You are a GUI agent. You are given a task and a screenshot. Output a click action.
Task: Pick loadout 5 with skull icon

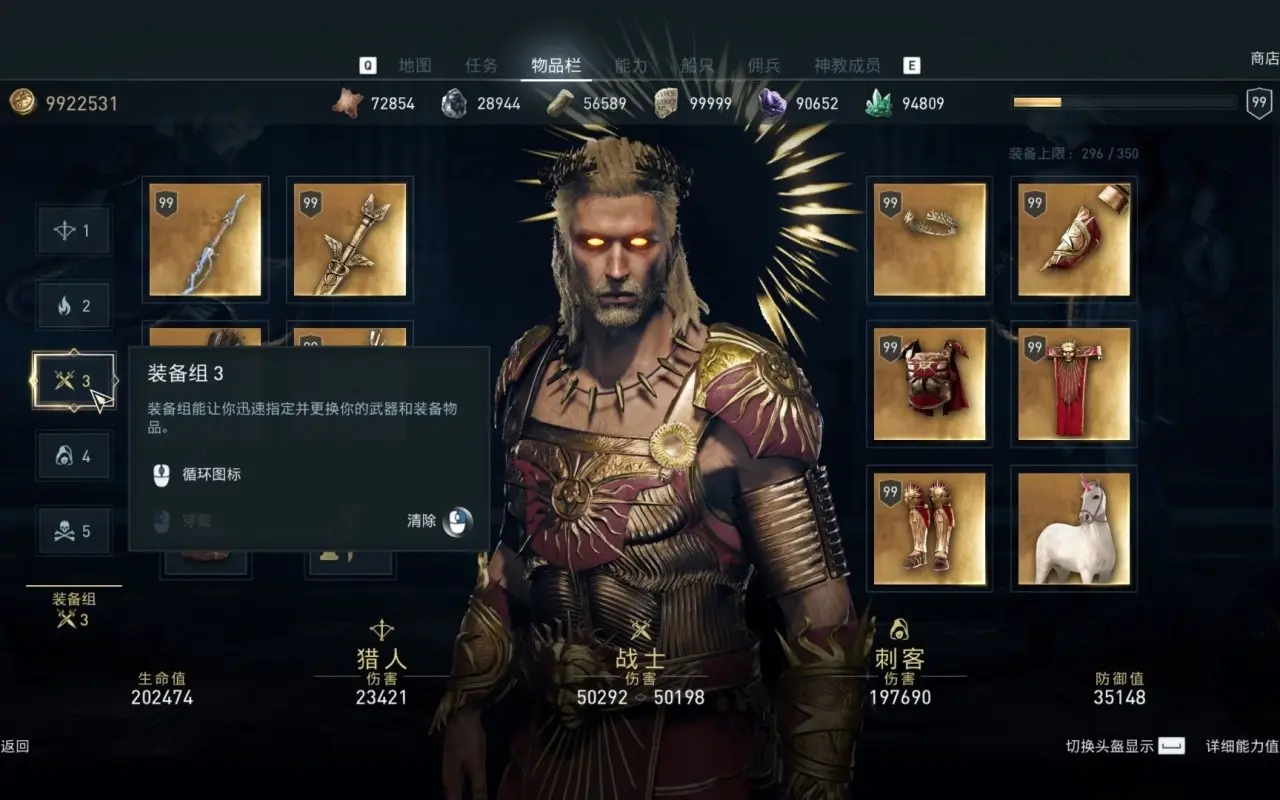(x=74, y=531)
